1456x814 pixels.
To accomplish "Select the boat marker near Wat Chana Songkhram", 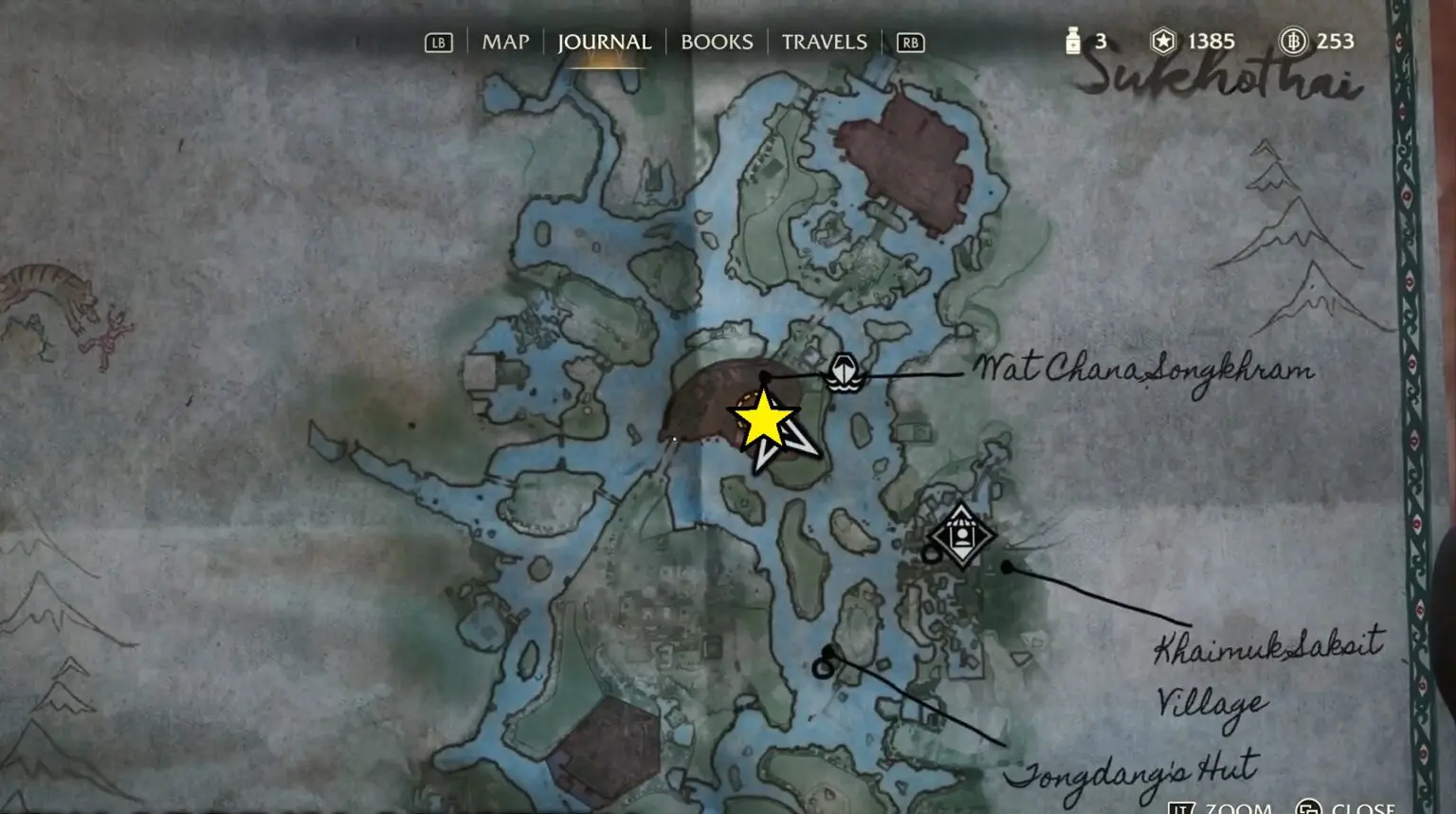I will [843, 371].
